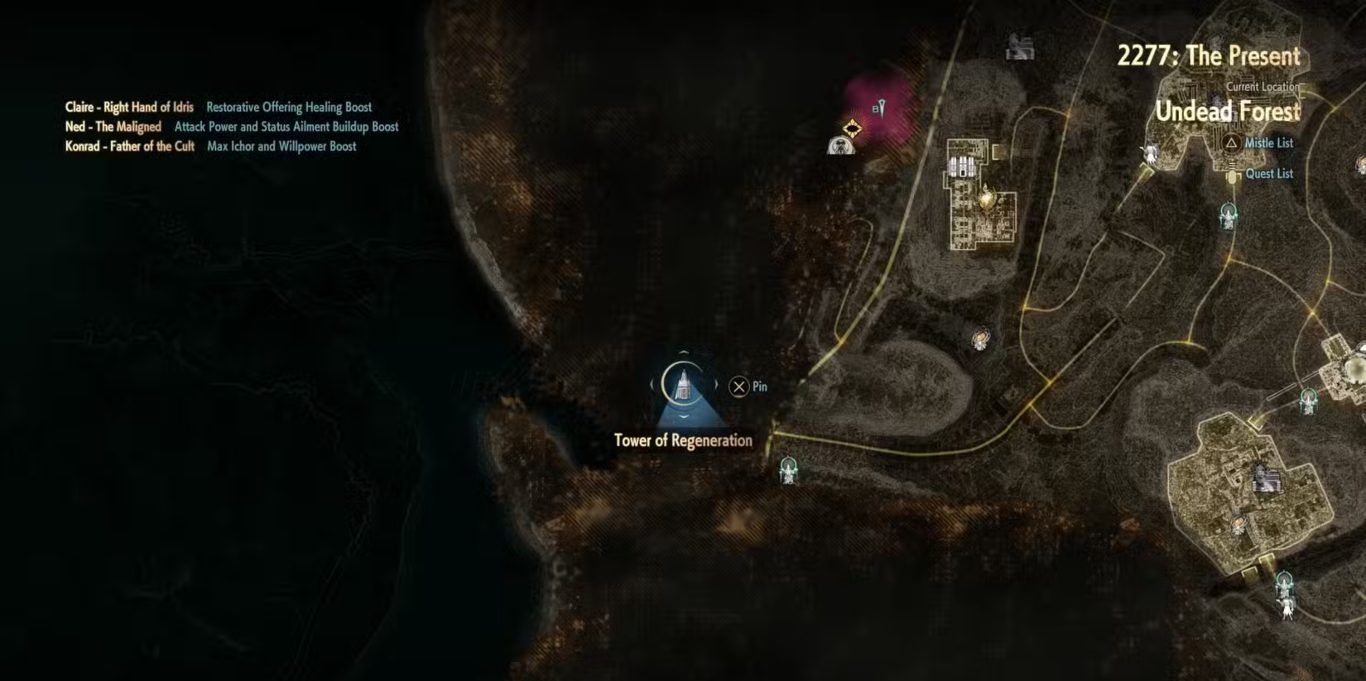Image resolution: width=1366 pixels, height=681 pixels.
Task: Open the Mistle List
Action: pos(1268,143)
